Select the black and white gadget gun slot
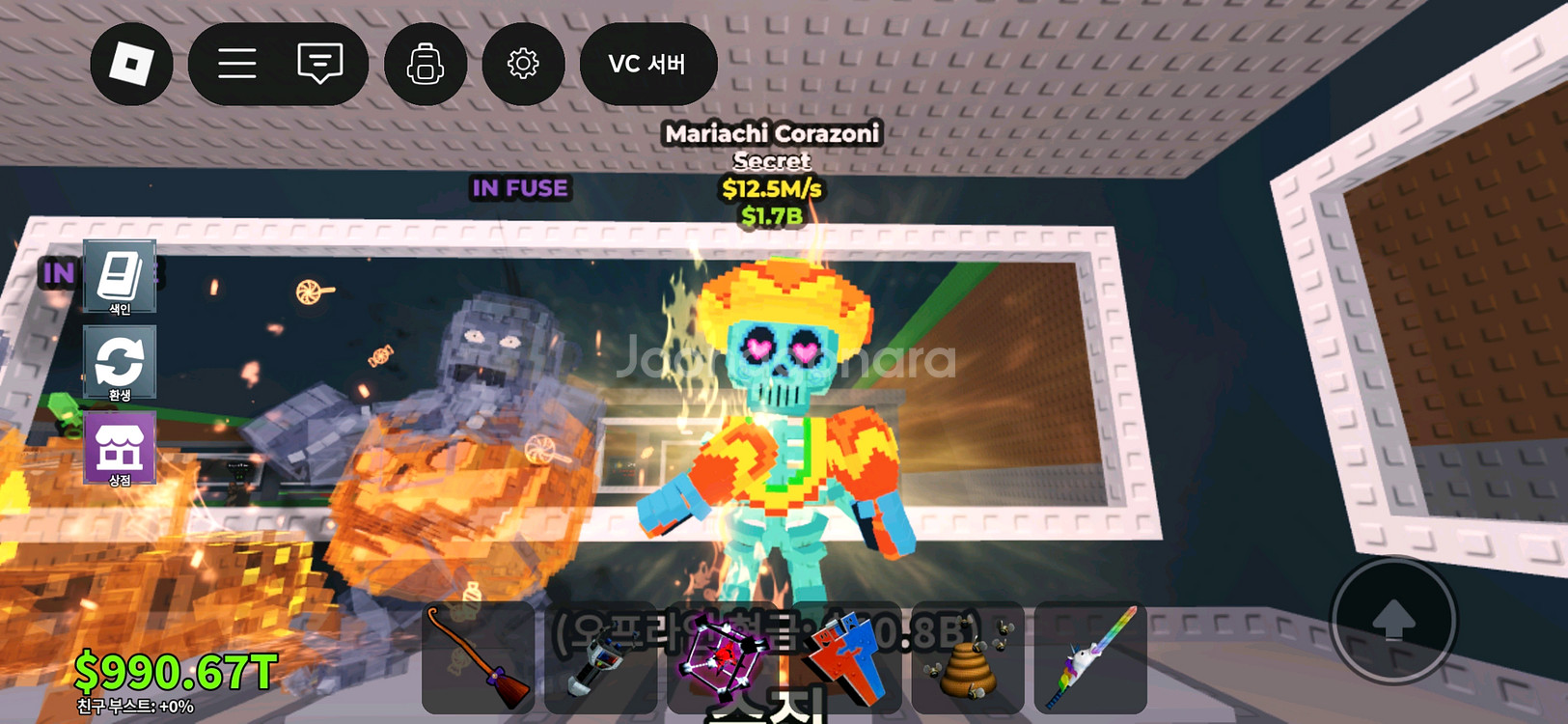 600,657
